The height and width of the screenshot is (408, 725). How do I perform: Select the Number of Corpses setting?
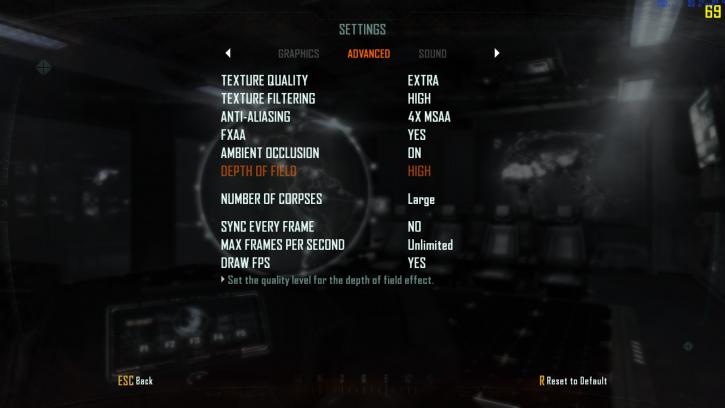coord(271,199)
